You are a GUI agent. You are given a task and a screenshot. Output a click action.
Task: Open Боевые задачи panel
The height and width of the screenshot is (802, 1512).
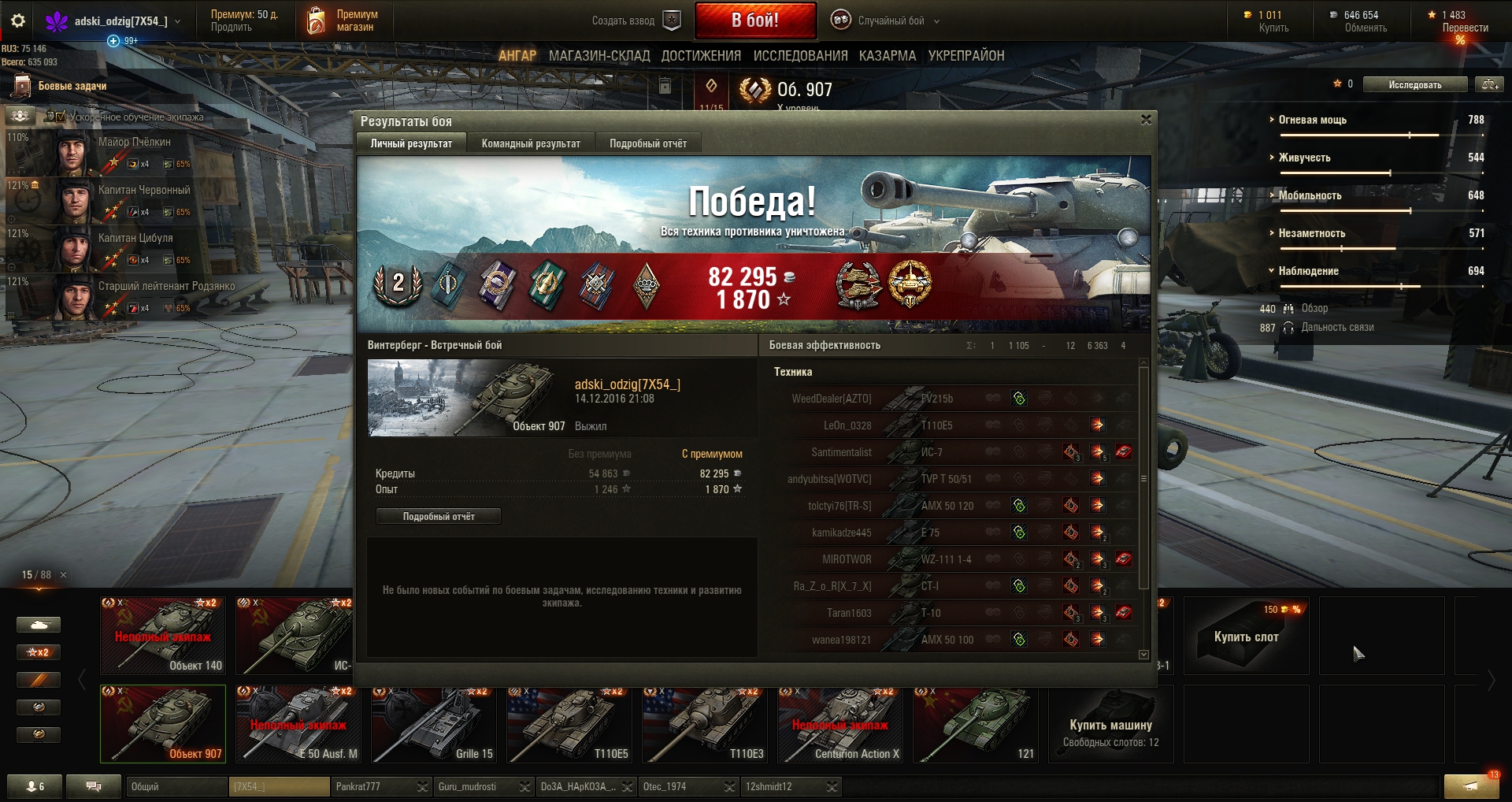tap(72, 86)
